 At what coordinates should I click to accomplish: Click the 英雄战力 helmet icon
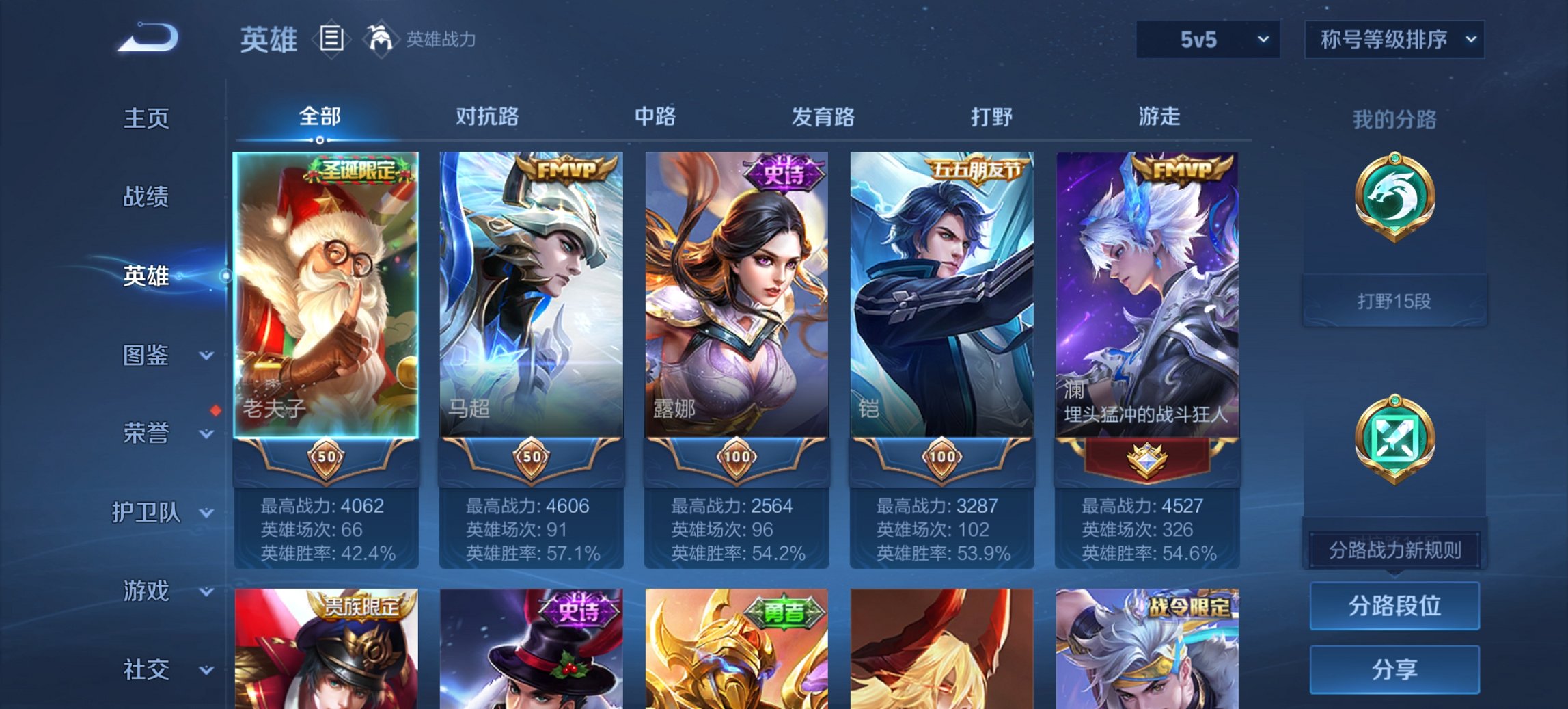click(x=383, y=40)
